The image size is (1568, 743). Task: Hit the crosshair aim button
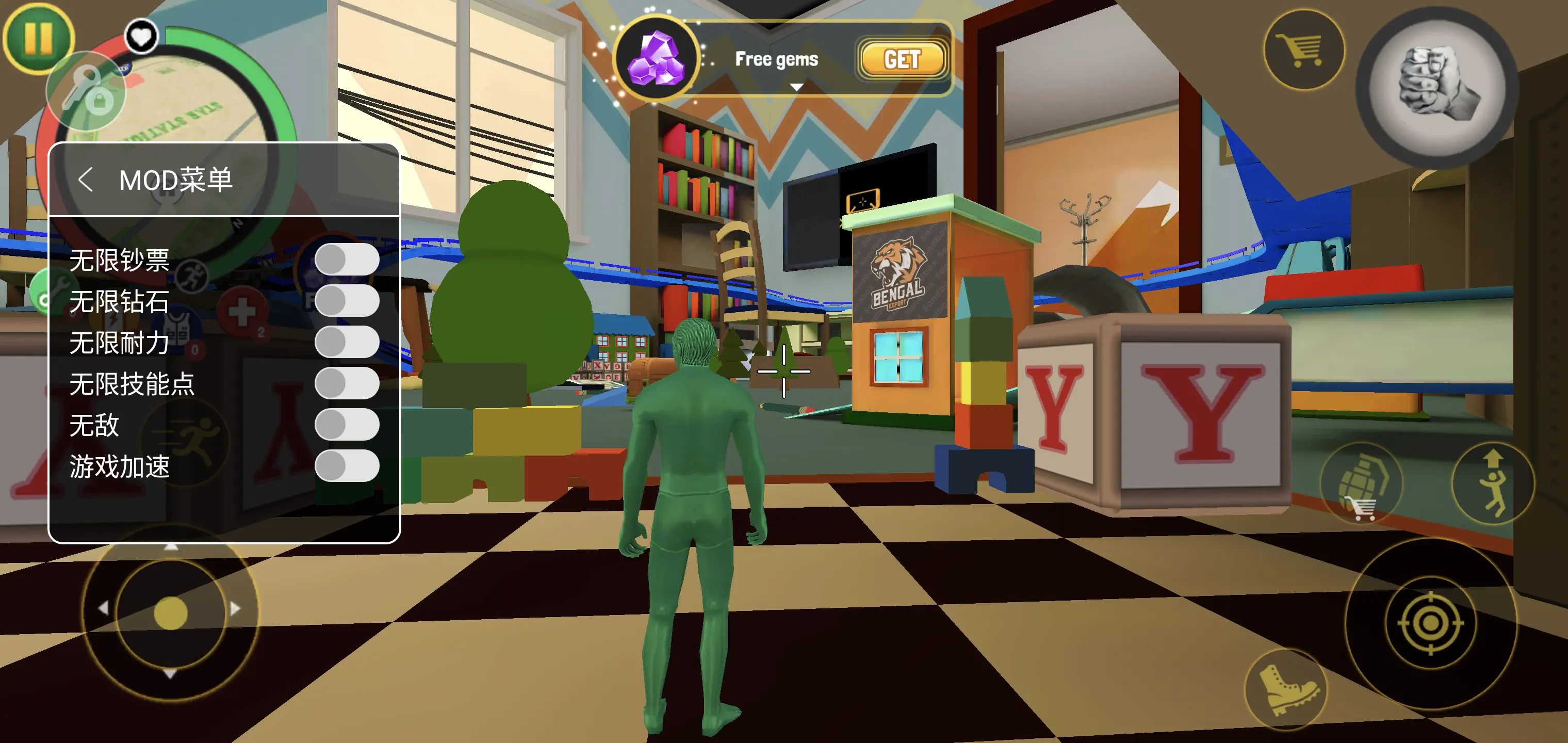pyautogui.click(x=1430, y=622)
